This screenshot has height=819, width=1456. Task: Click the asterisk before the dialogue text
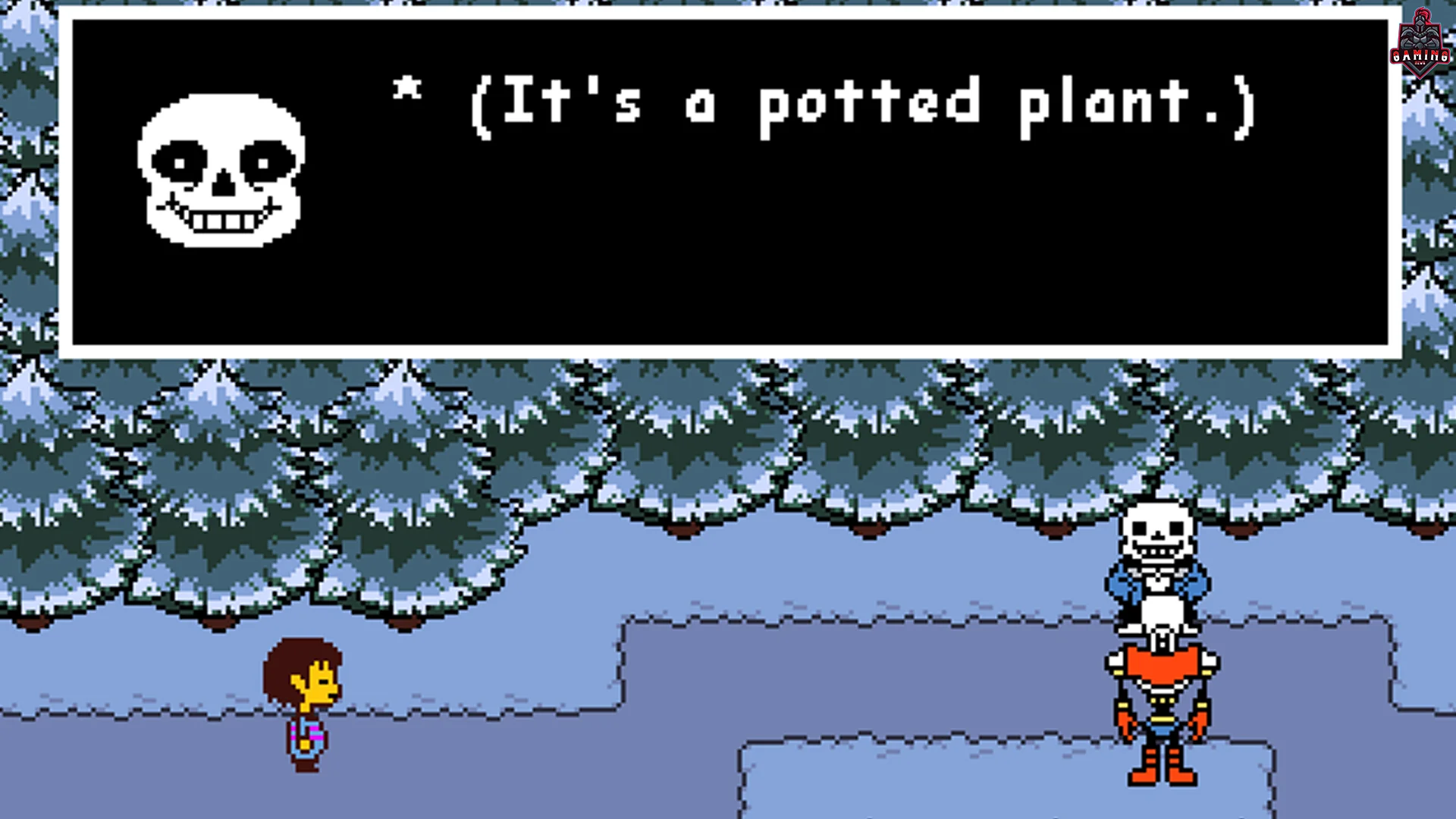point(407,93)
